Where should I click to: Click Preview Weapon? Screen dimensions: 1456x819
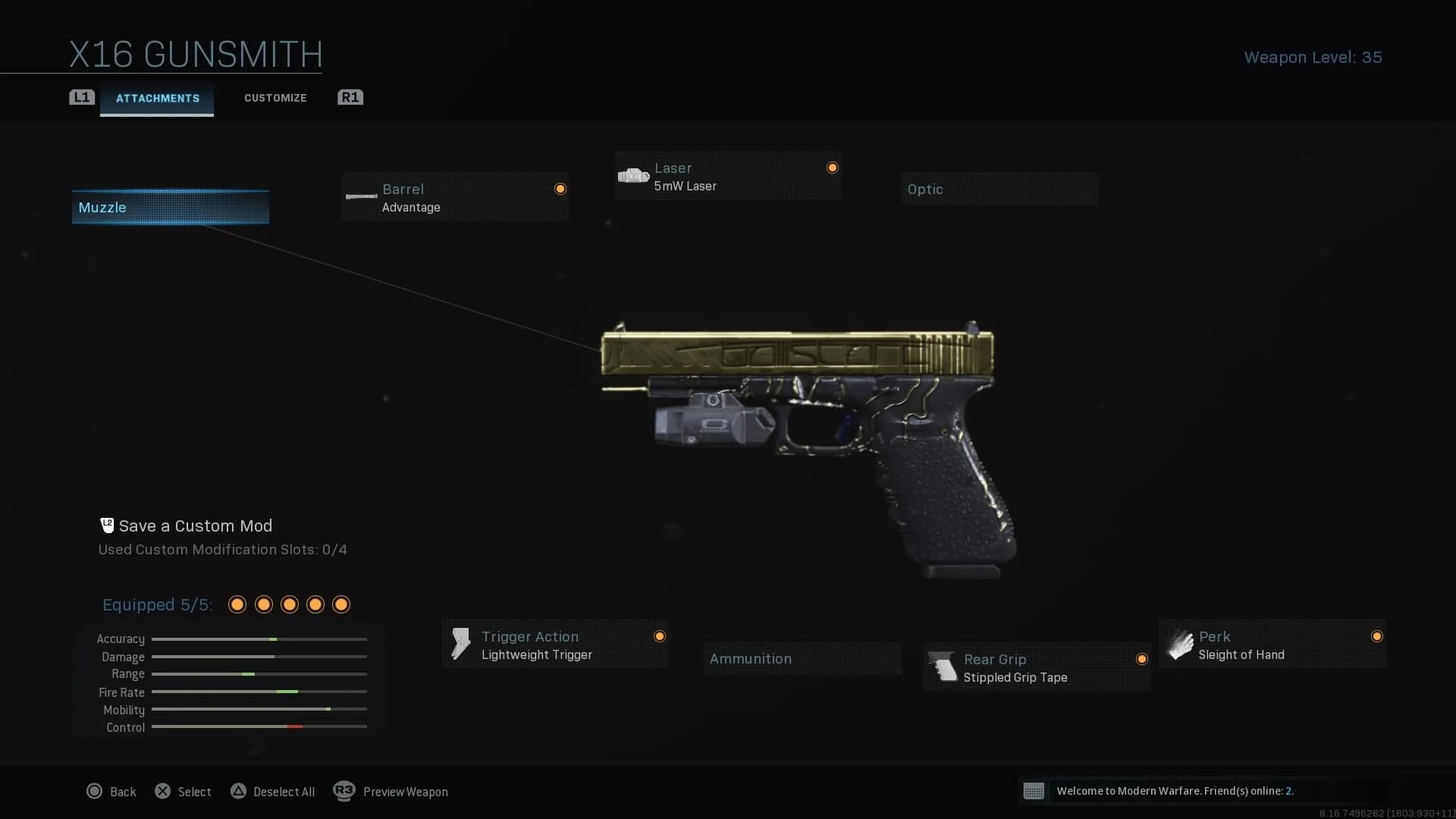pyautogui.click(x=391, y=792)
